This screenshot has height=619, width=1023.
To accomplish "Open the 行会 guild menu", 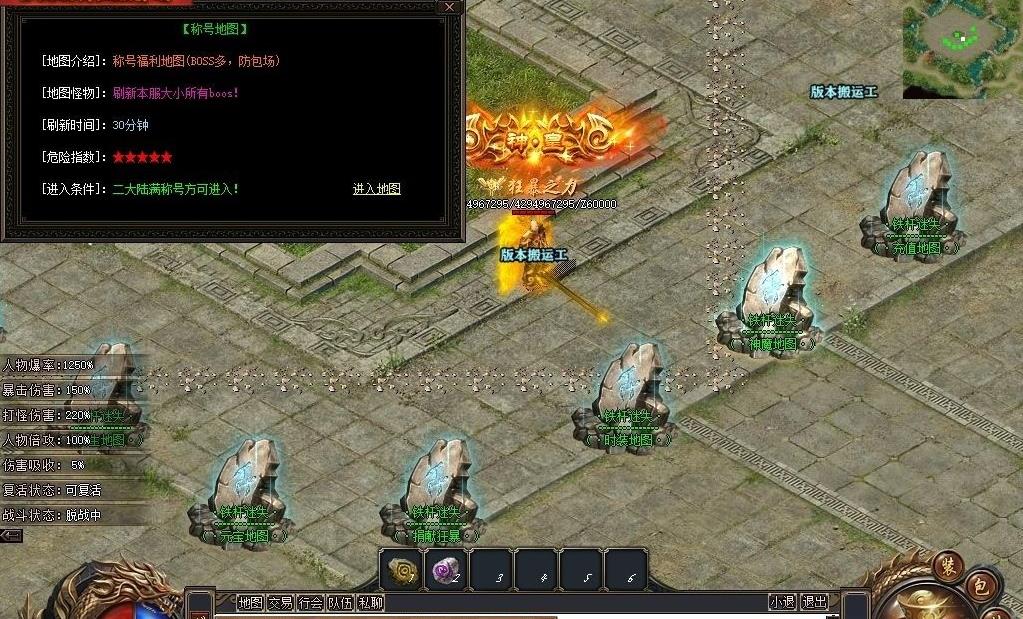I will (310, 602).
